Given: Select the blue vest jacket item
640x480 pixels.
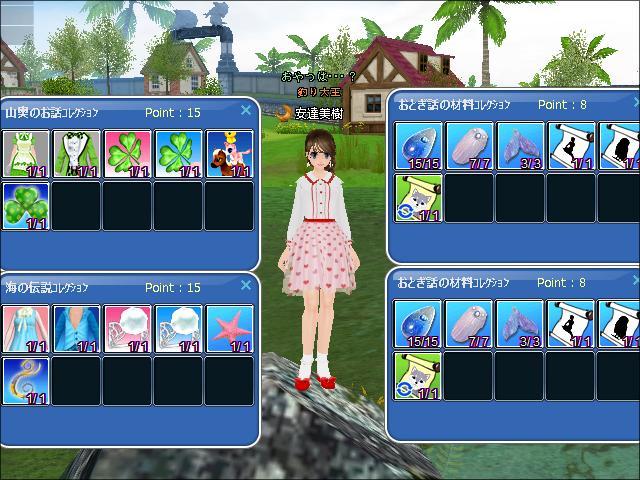Looking at the screenshot, I should (76, 329).
